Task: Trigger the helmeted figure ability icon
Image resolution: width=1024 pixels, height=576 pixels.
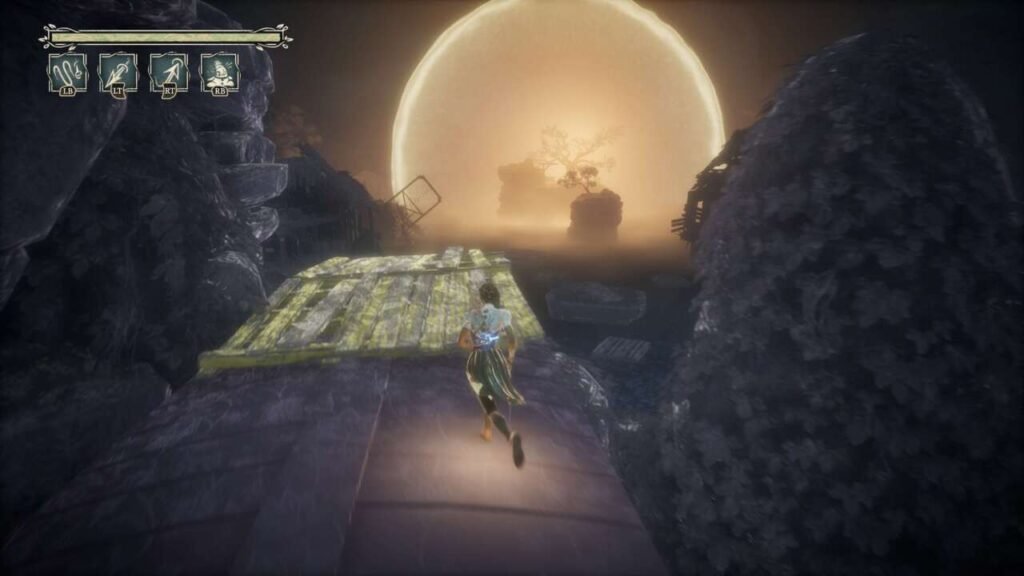Action: coord(219,73)
